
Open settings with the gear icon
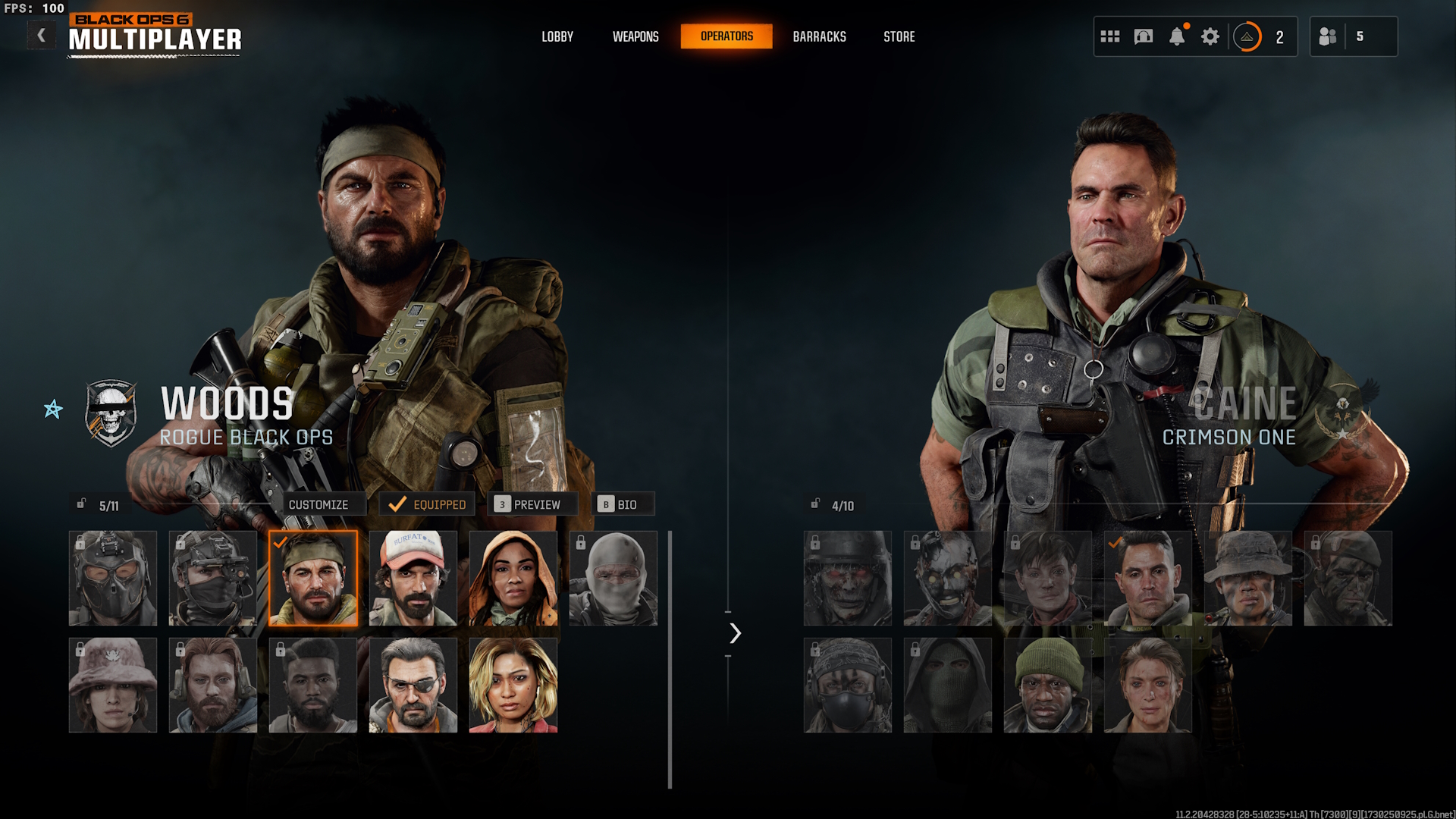point(1210,36)
